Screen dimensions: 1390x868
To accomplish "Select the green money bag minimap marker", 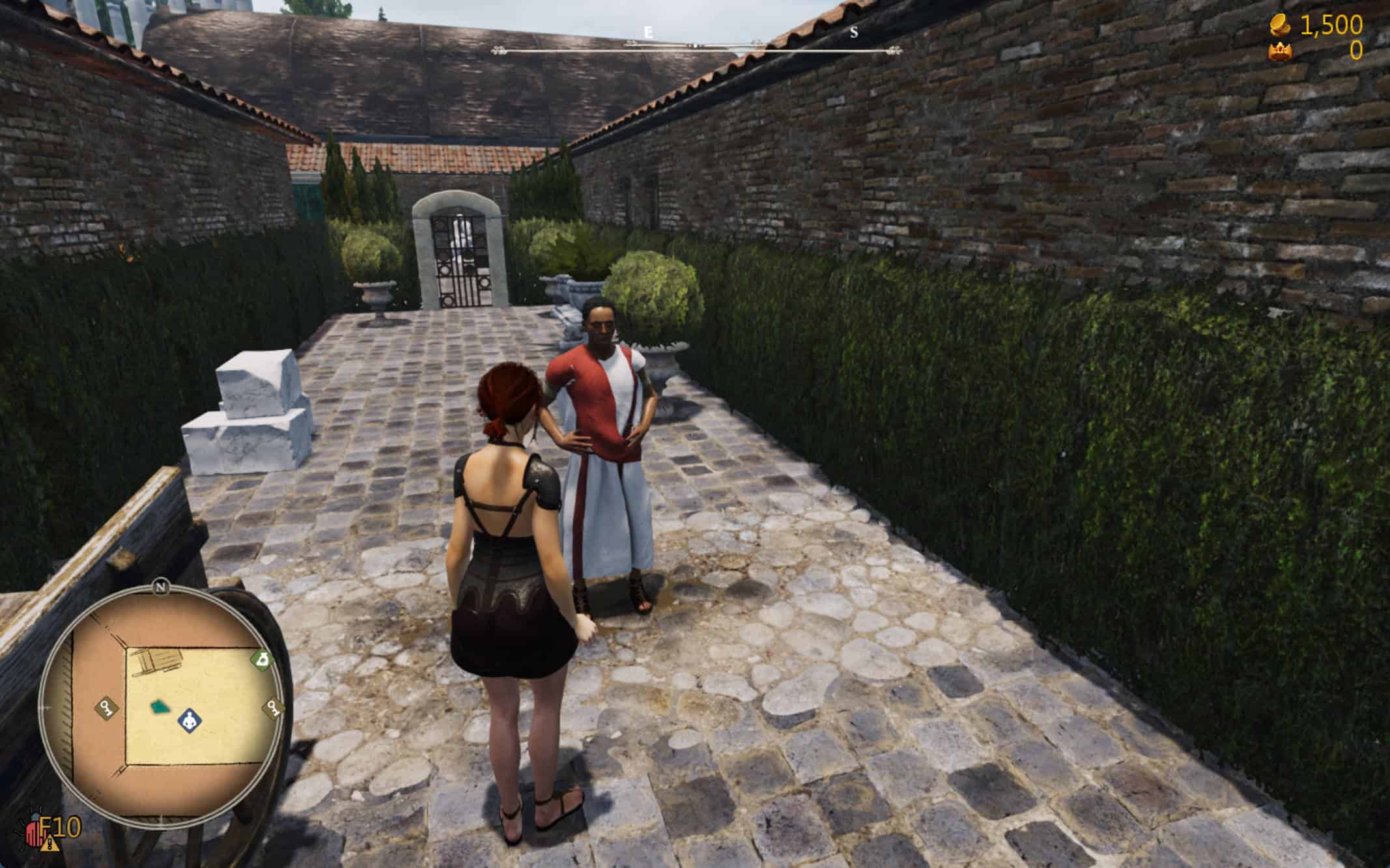I will (x=262, y=660).
